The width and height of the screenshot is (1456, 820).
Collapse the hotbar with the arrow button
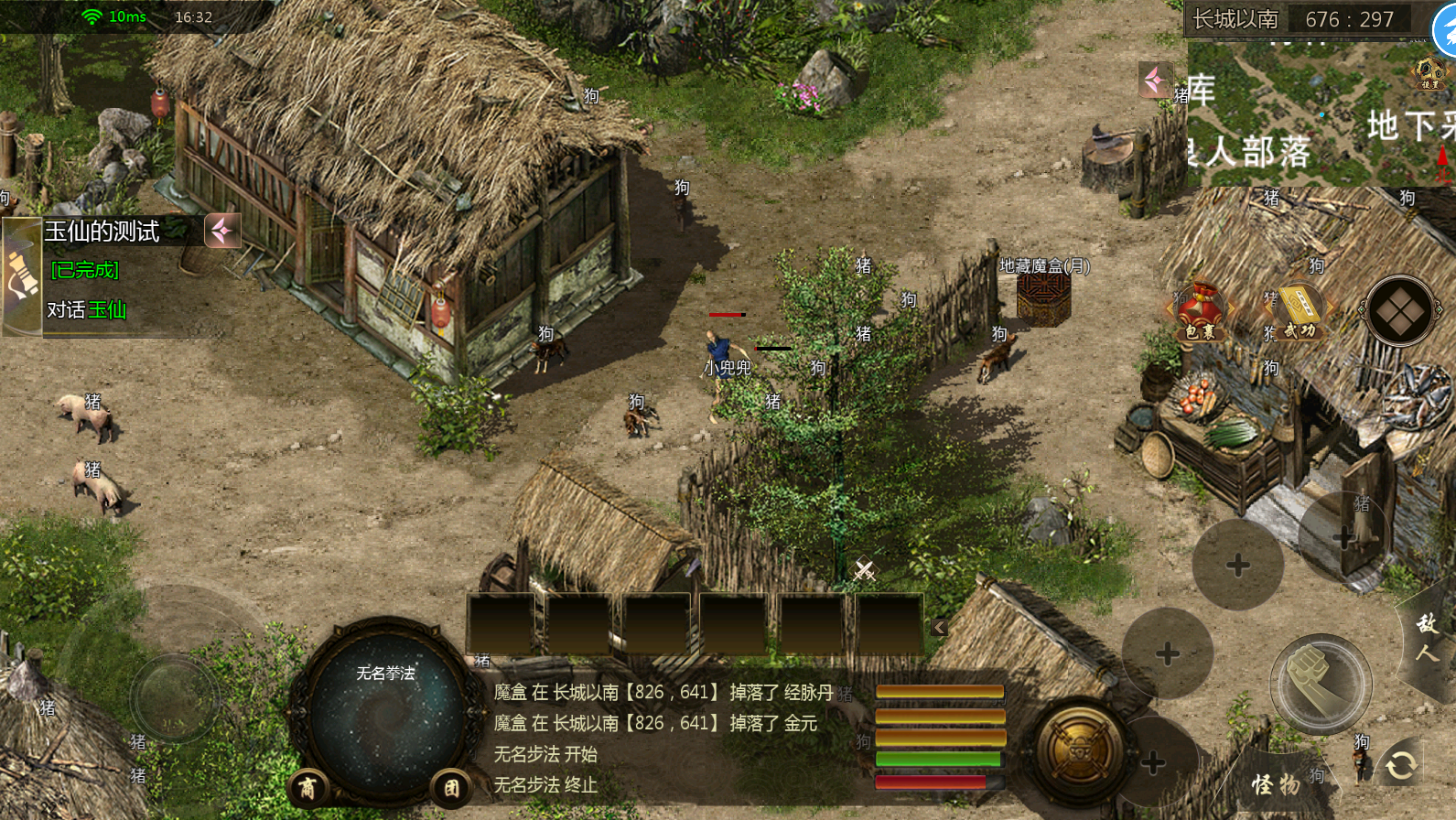click(x=940, y=627)
